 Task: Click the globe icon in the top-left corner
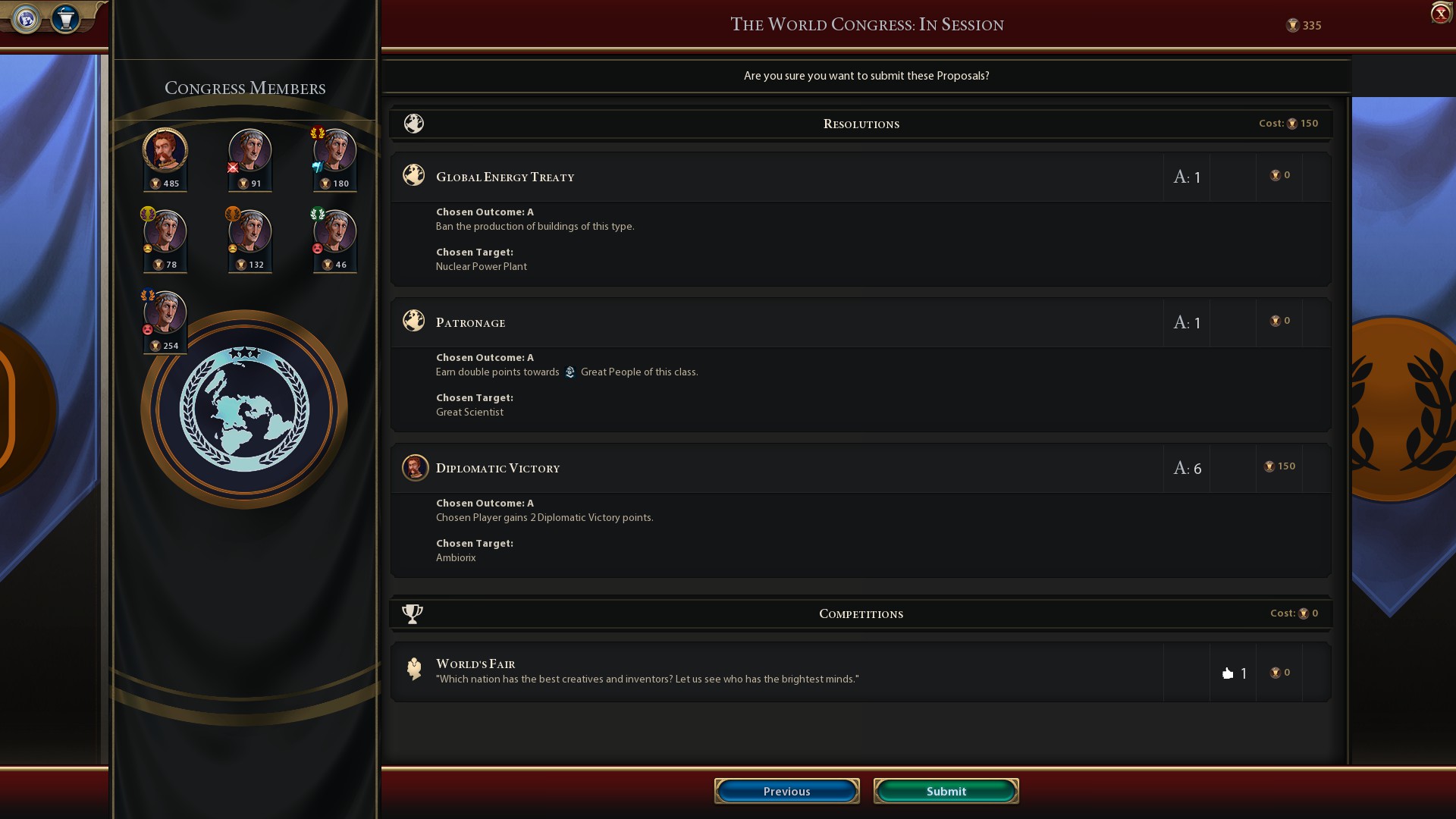(x=27, y=18)
